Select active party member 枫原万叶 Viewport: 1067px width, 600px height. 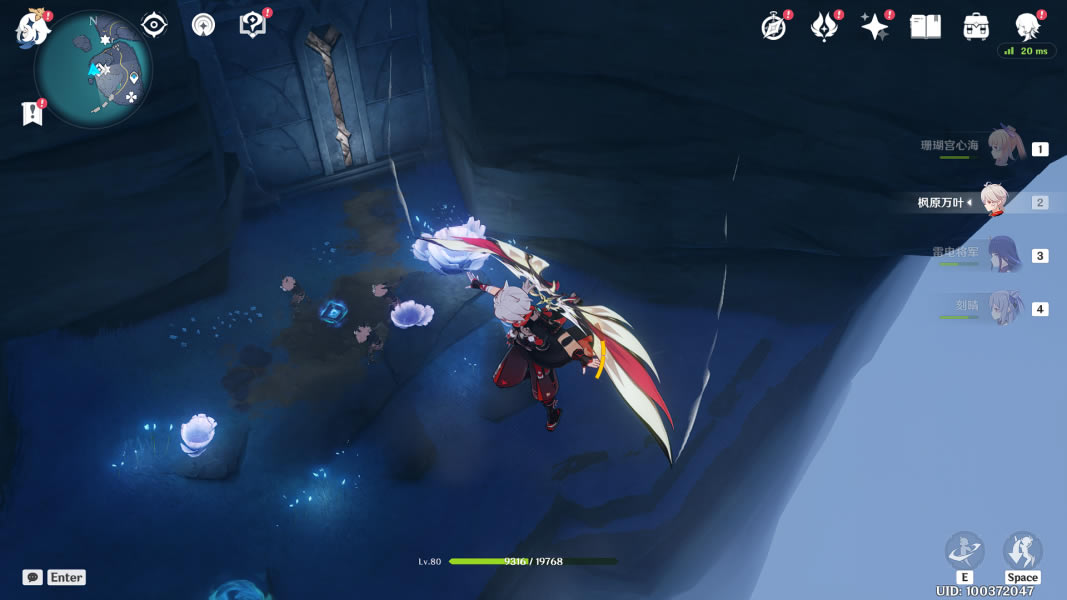coord(993,201)
